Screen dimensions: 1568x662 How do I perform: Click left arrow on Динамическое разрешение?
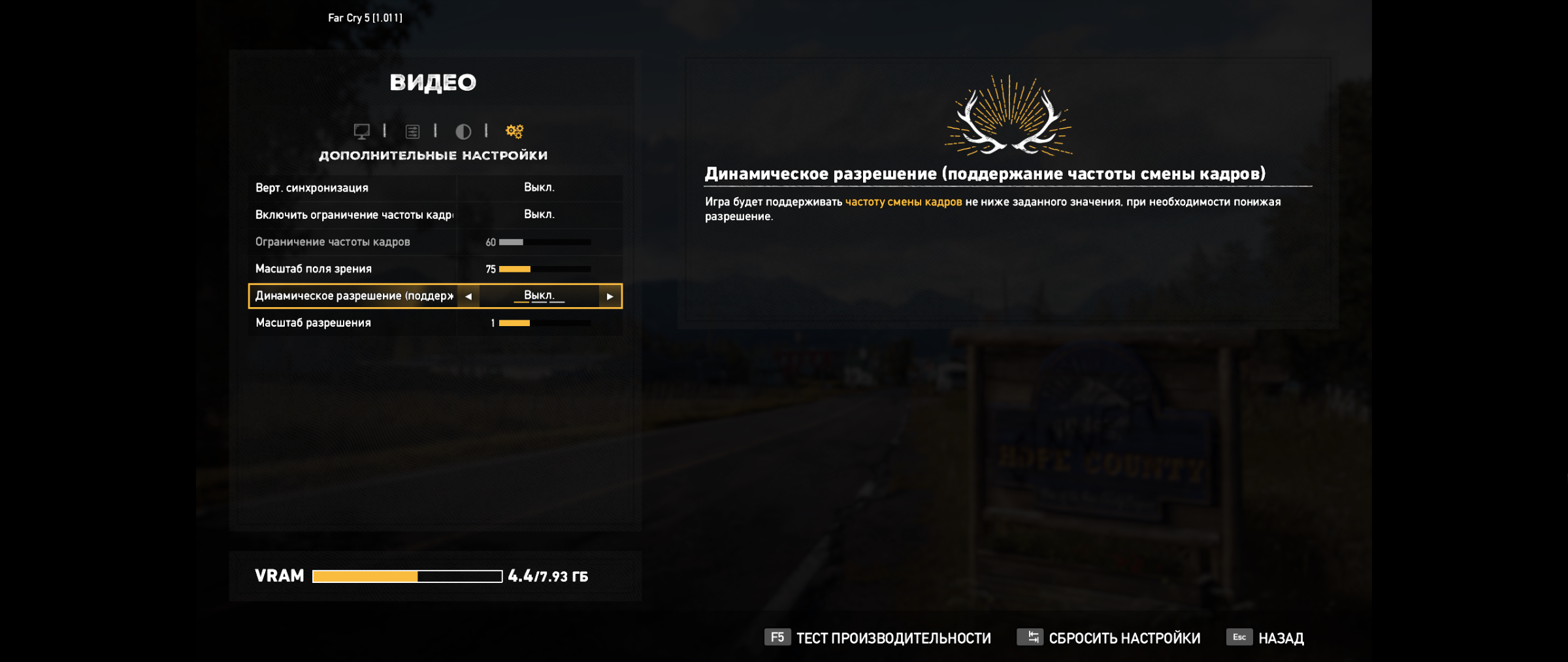coord(468,296)
